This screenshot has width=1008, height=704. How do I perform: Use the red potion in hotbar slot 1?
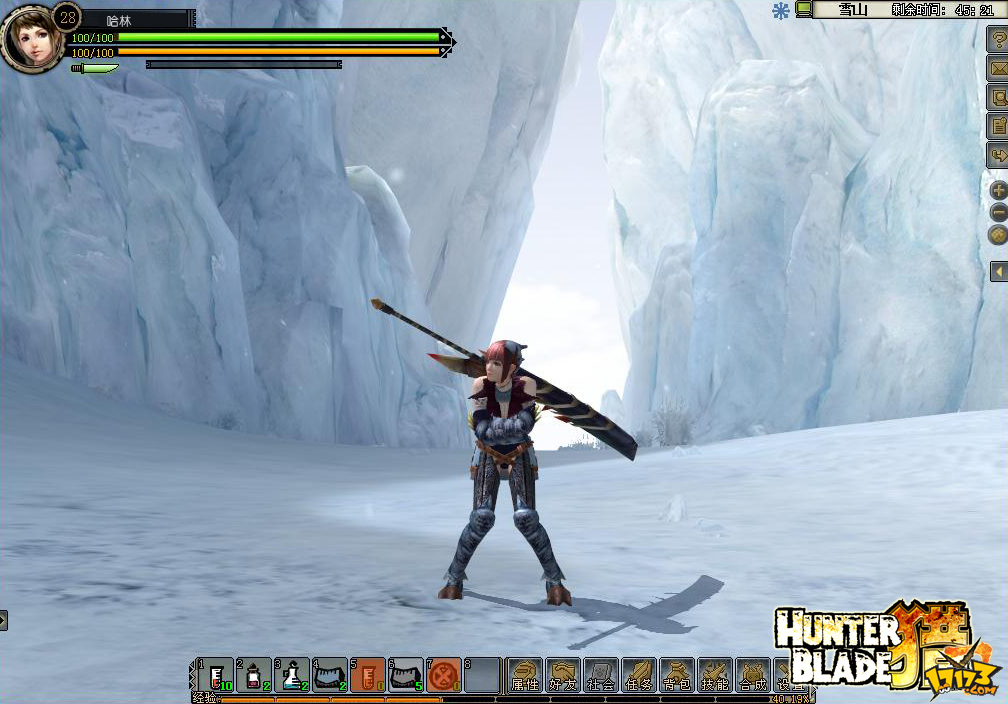[x=217, y=675]
